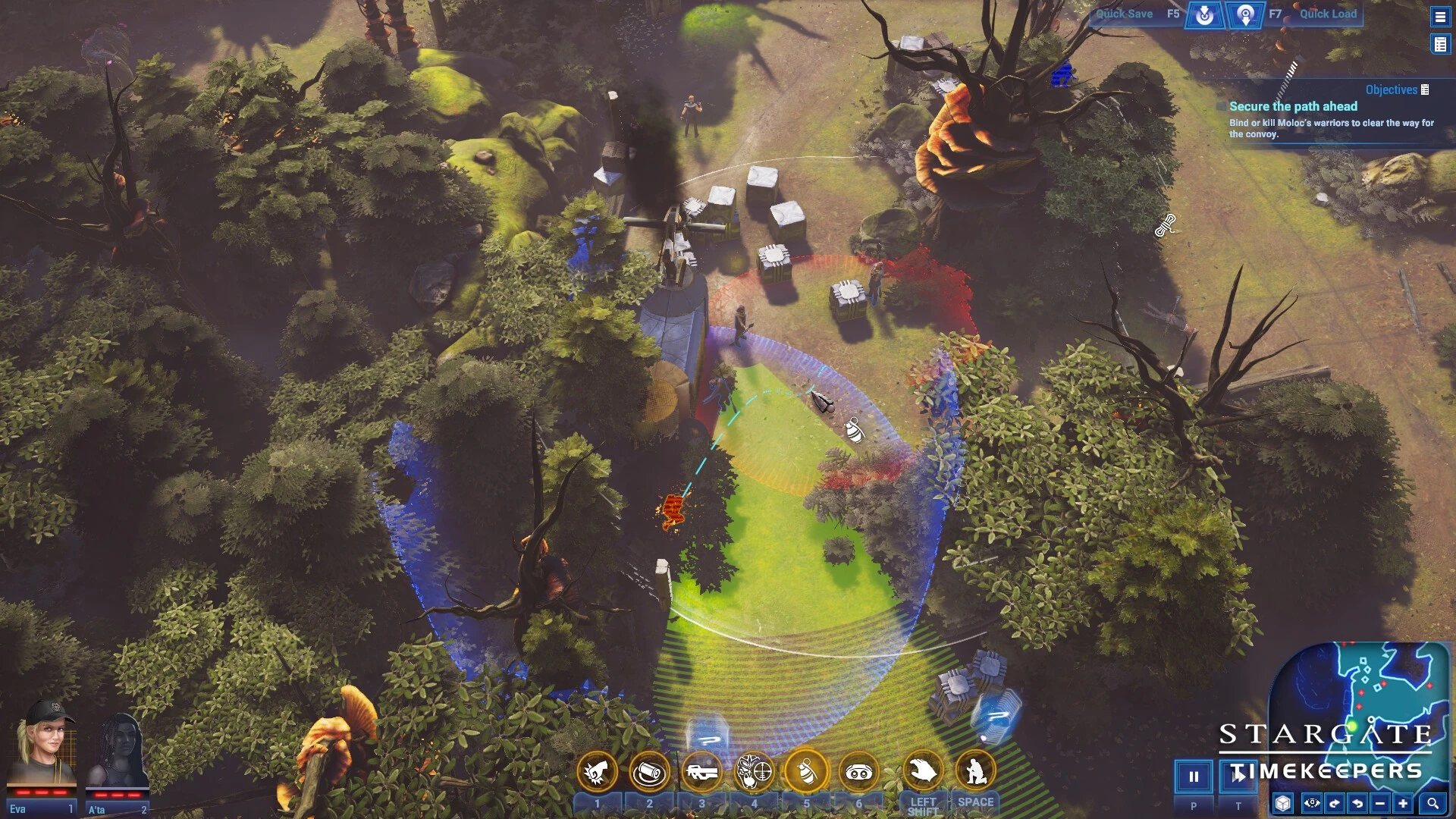Toggle the eye view-cone button
The height and width of the screenshot is (819, 1456).
pyautogui.click(x=1312, y=803)
